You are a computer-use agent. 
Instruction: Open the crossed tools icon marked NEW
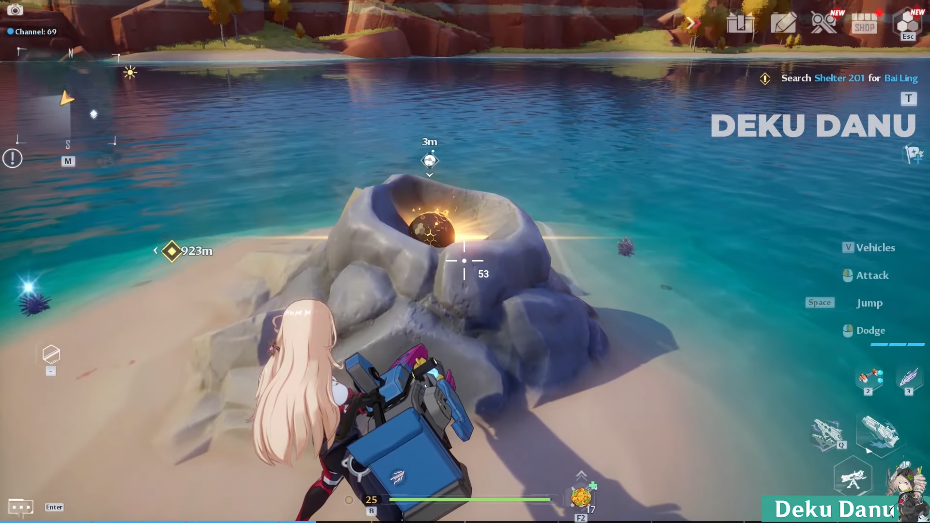pyautogui.click(x=824, y=23)
